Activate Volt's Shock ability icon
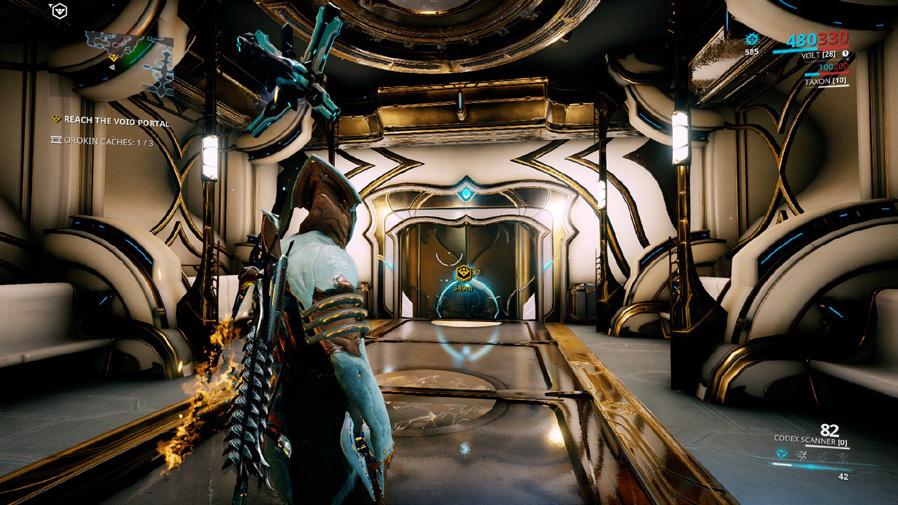Screen dimensions: 898x505 pos(782,454)
